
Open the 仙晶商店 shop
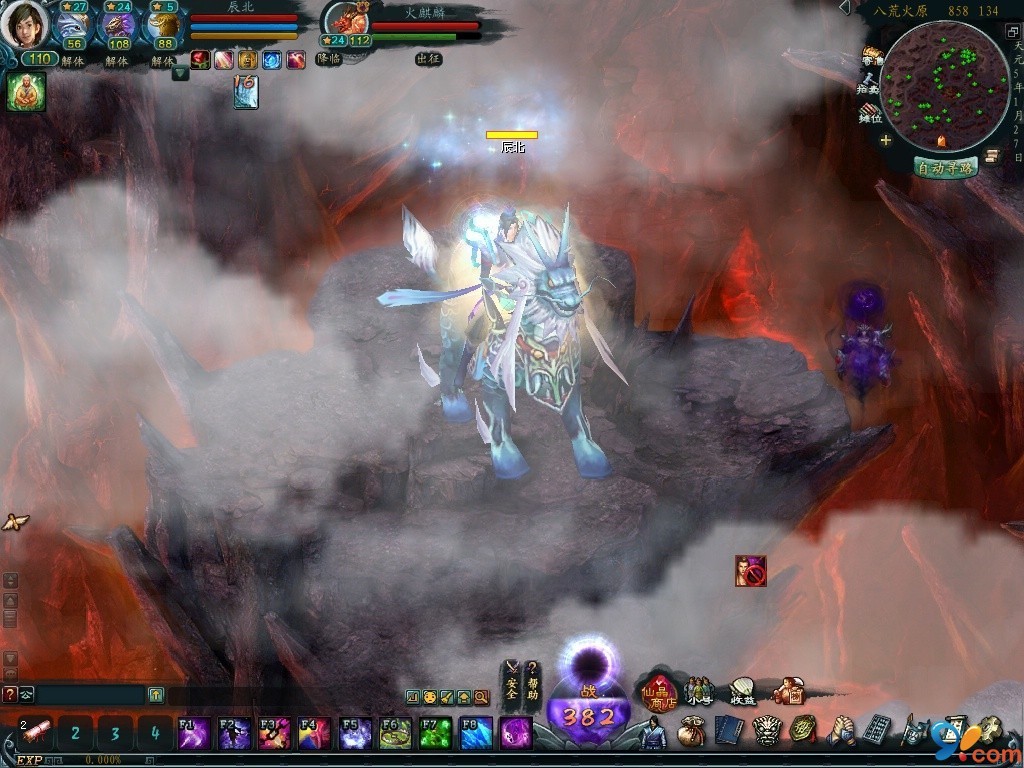[660, 690]
